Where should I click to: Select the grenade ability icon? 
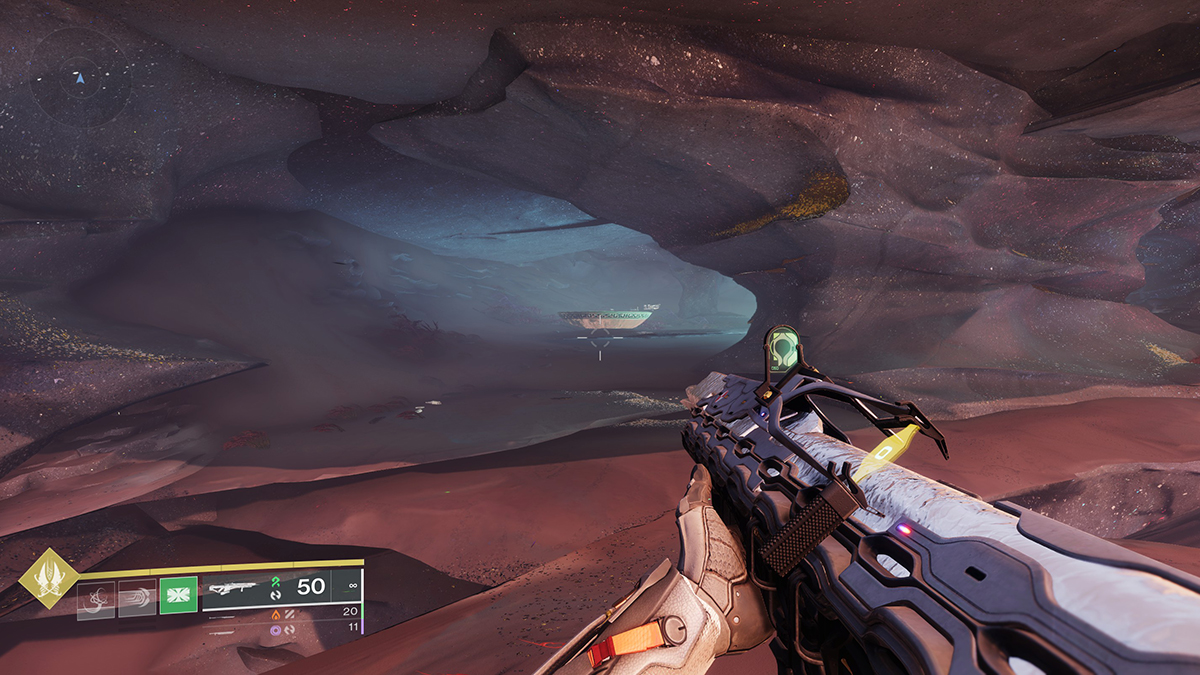pyautogui.click(x=96, y=600)
